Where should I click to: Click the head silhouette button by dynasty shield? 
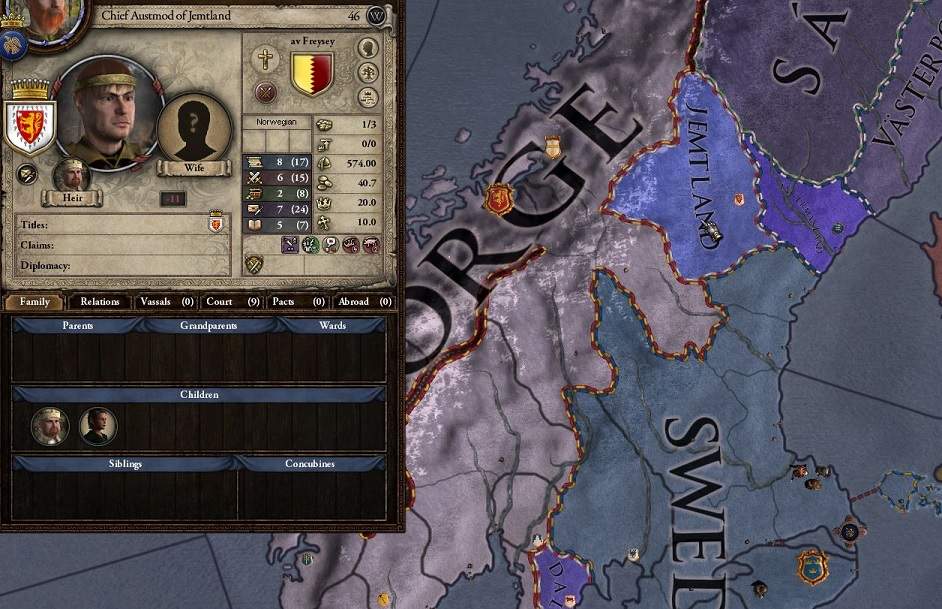(x=368, y=48)
